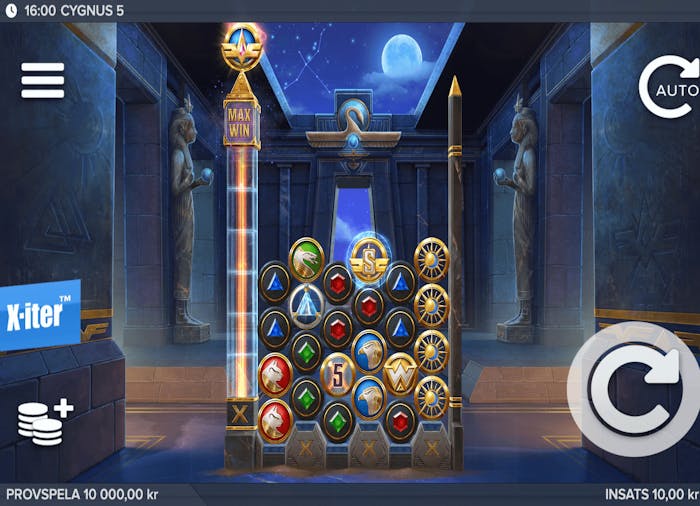This screenshot has height=506, width=700.
Task: Activate the AUTO spin button
Action: click(x=670, y=89)
